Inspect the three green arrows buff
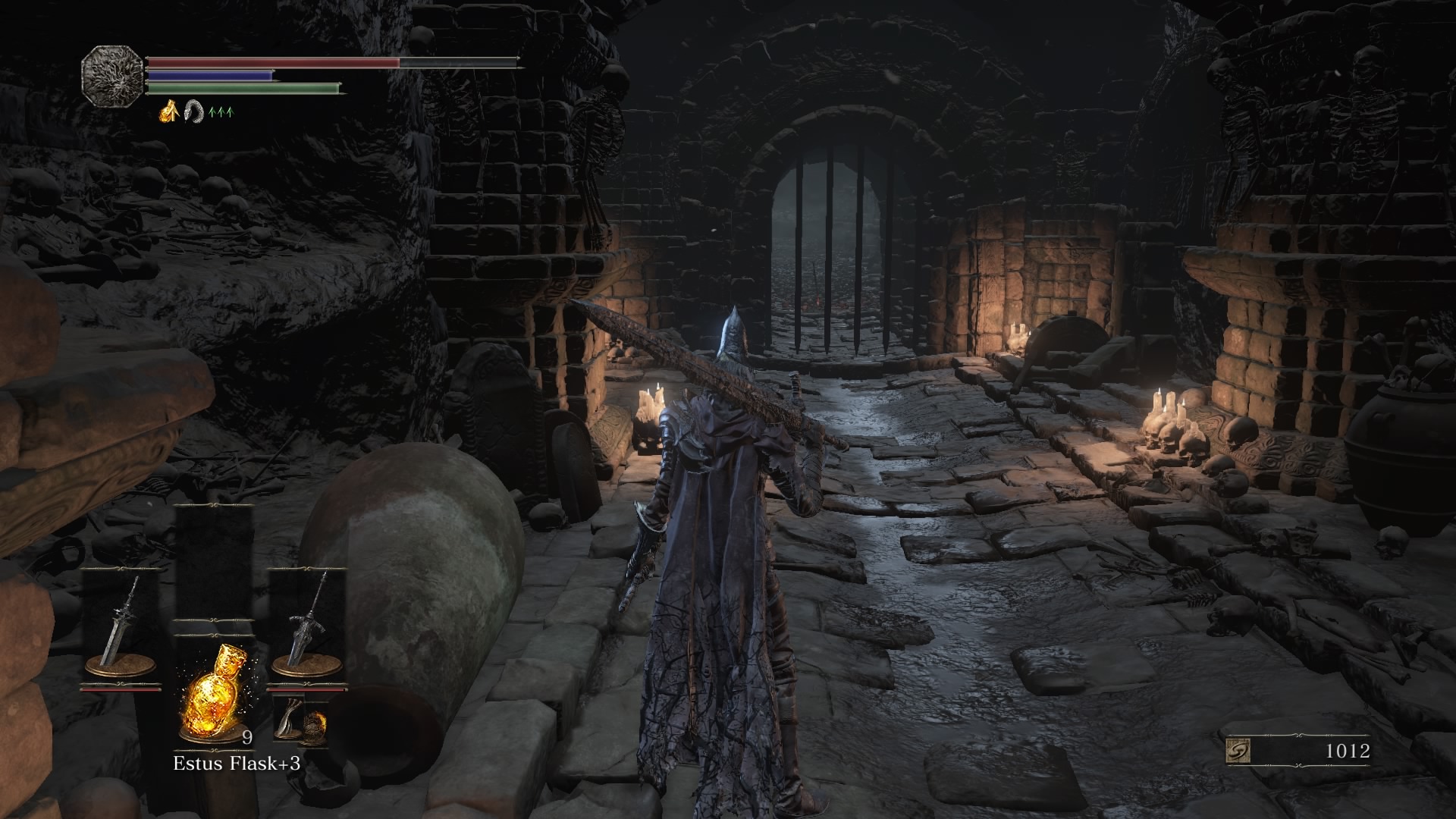Viewport: 1456px width, 819px height. [221, 112]
